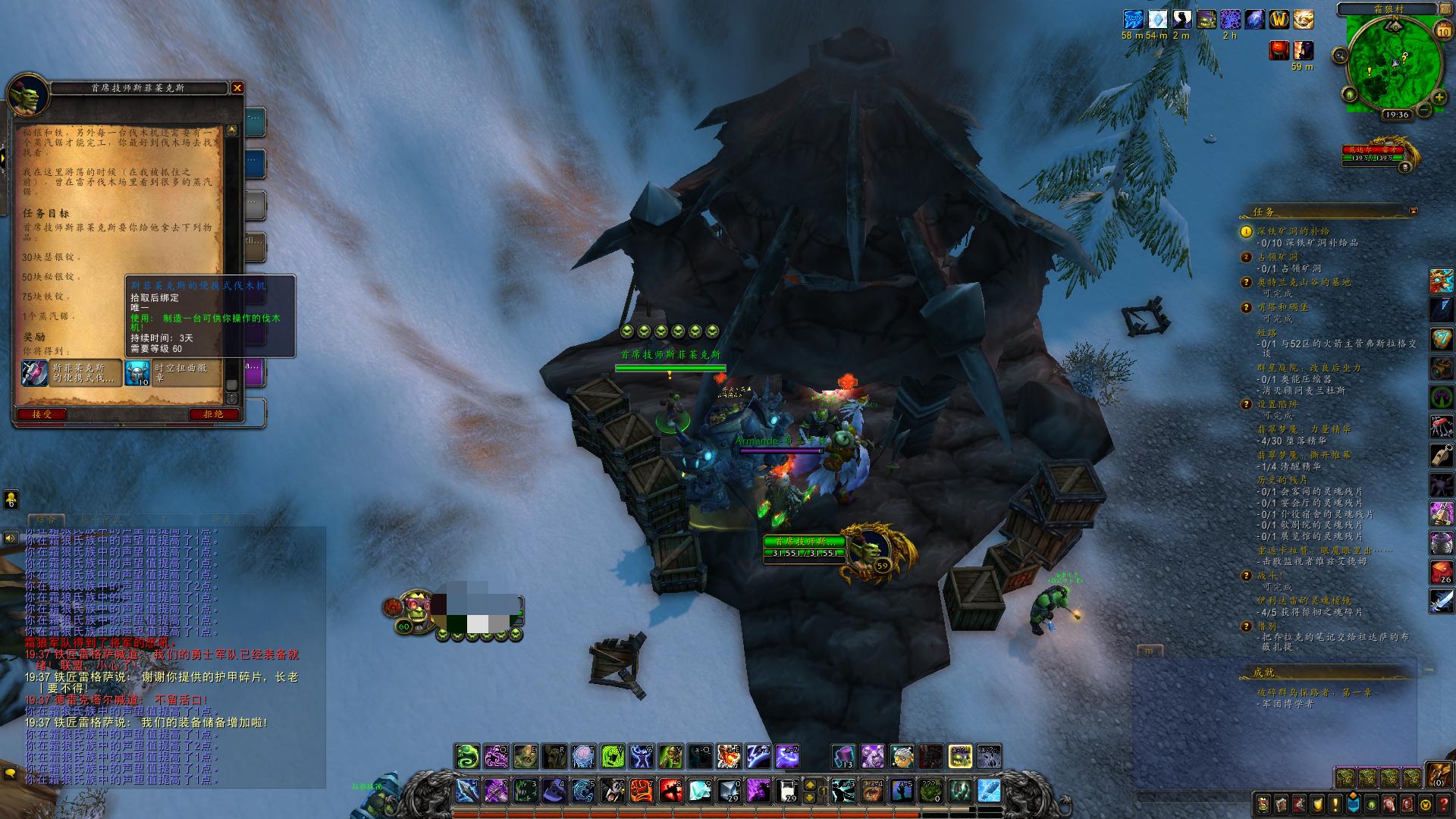Screen dimensions: 1456x819
Task: Activate the red fist ability on key 7
Action: [x=641, y=791]
